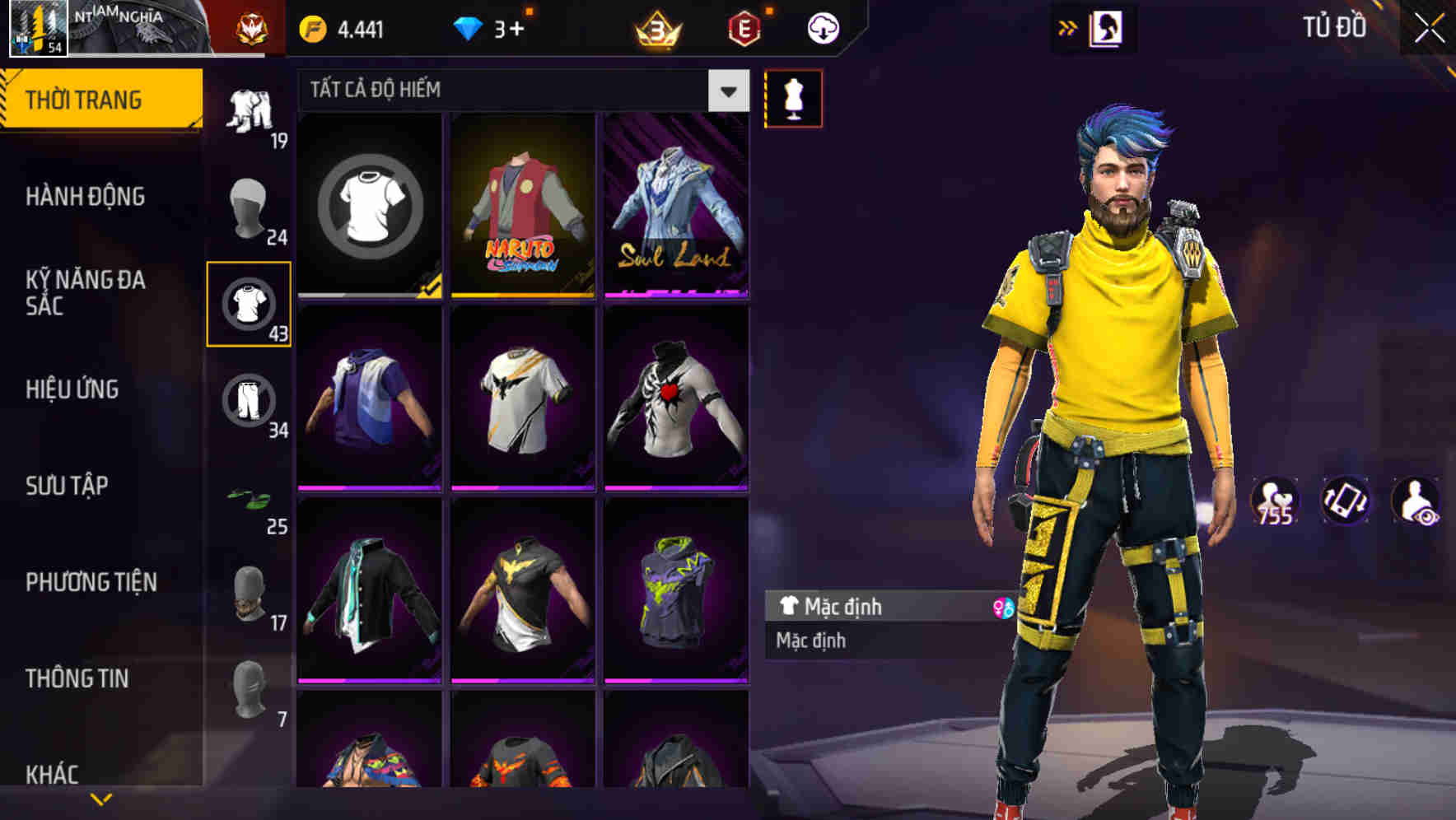Select the Naruto Shippuden shirt thumbnail
1456x820 pixels.
[523, 206]
